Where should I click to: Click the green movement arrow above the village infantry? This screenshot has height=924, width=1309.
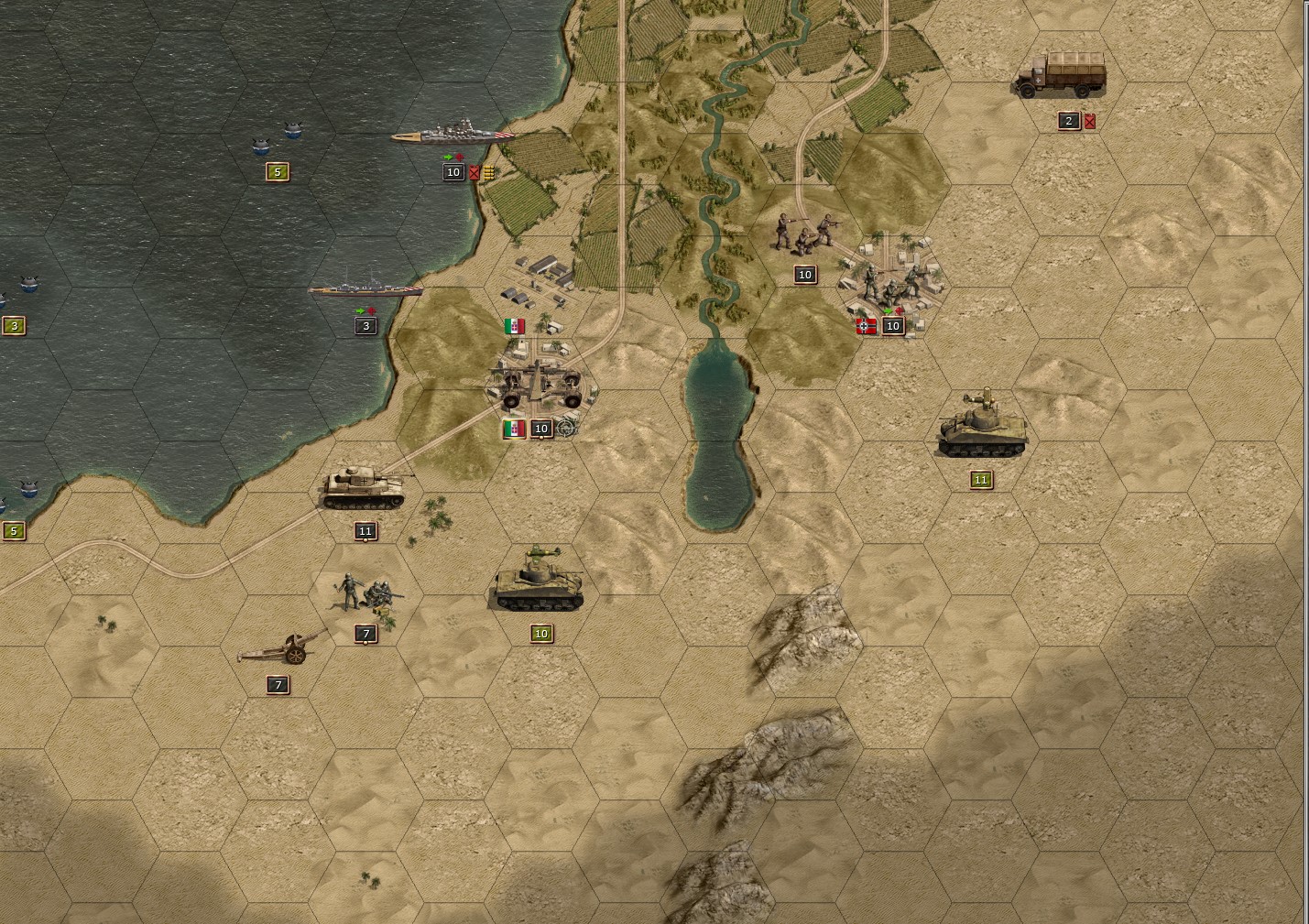pyautogui.click(x=887, y=311)
